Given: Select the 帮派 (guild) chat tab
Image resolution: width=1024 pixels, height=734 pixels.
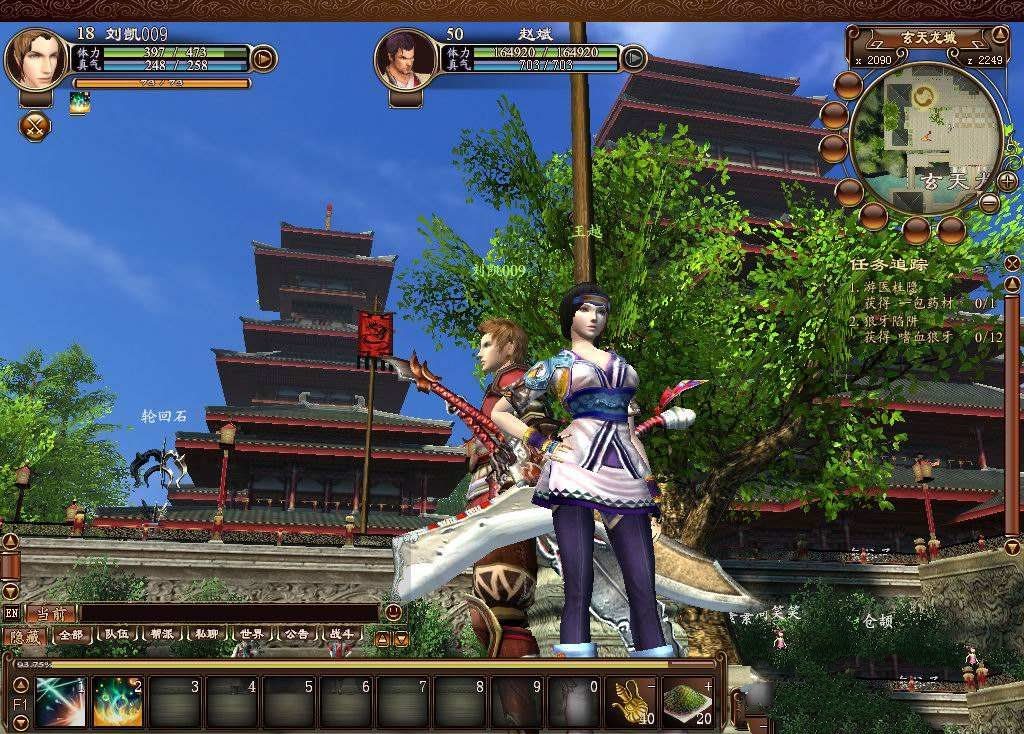Looking at the screenshot, I should [x=162, y=635].
